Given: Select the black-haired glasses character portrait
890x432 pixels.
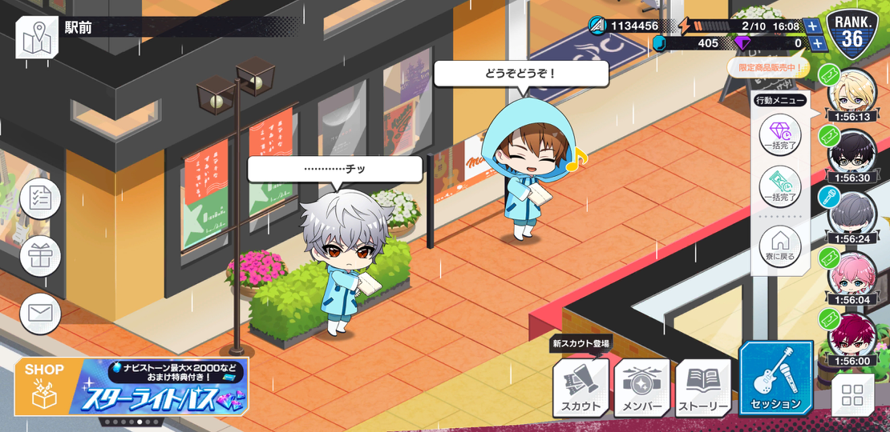Looking at the screenshot, I should click(x=853, y=153).
